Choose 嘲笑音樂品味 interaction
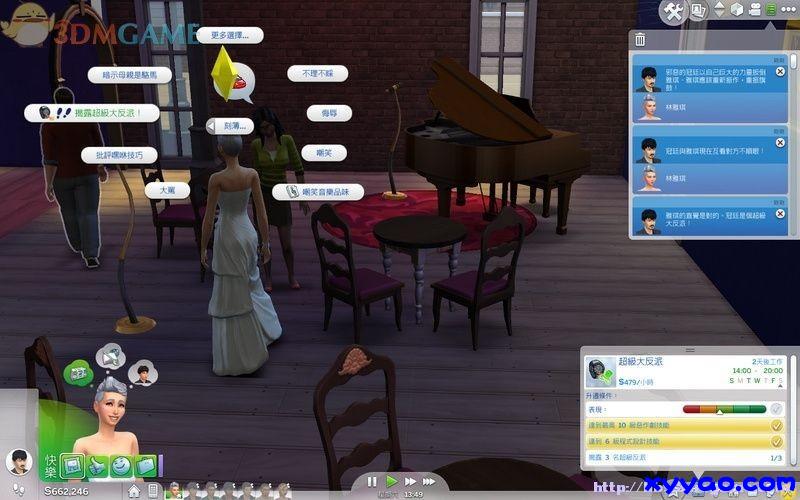Screen dimensions: 800x500 click(319, 191)
